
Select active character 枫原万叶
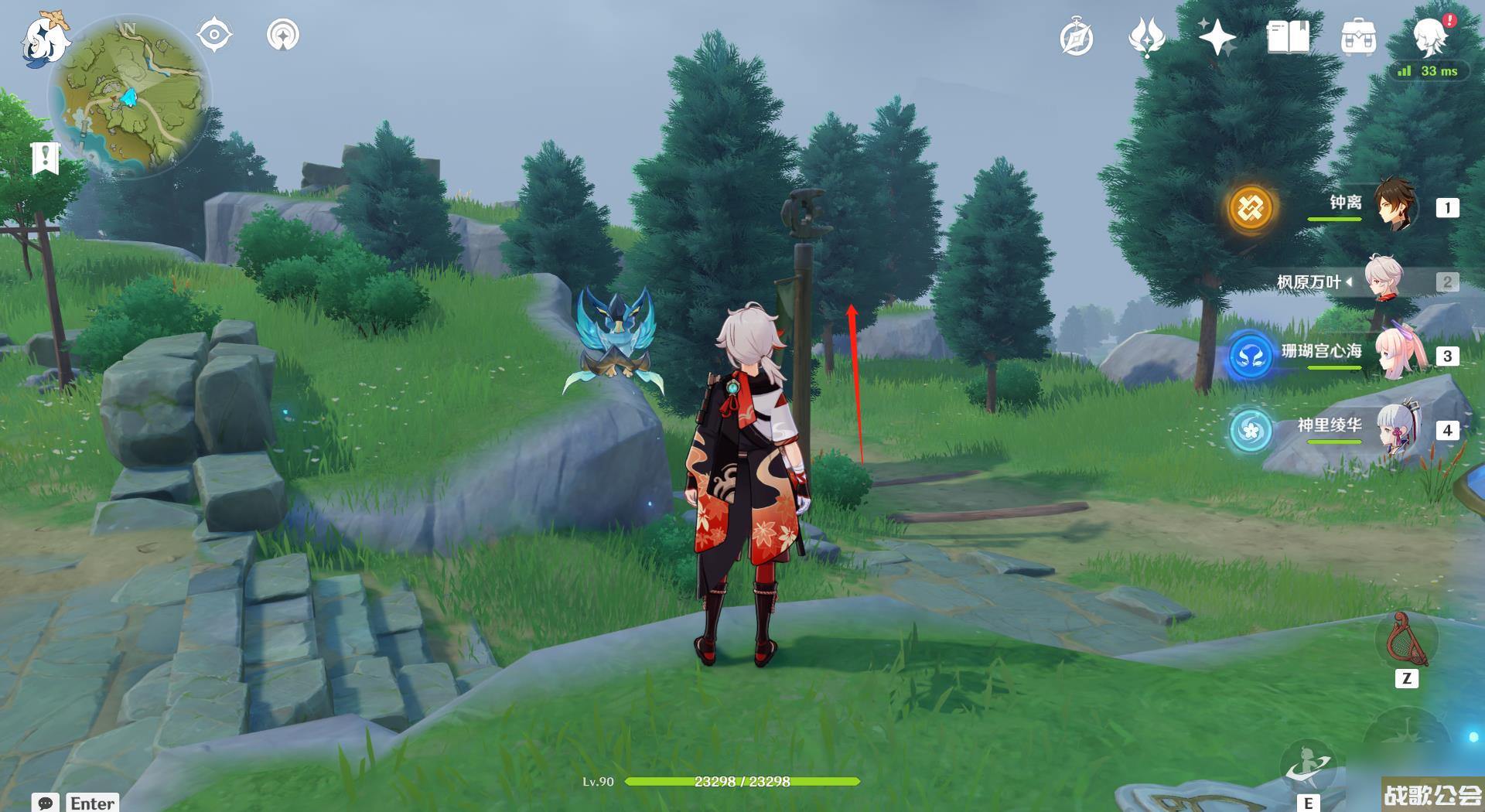(1383, 280)
